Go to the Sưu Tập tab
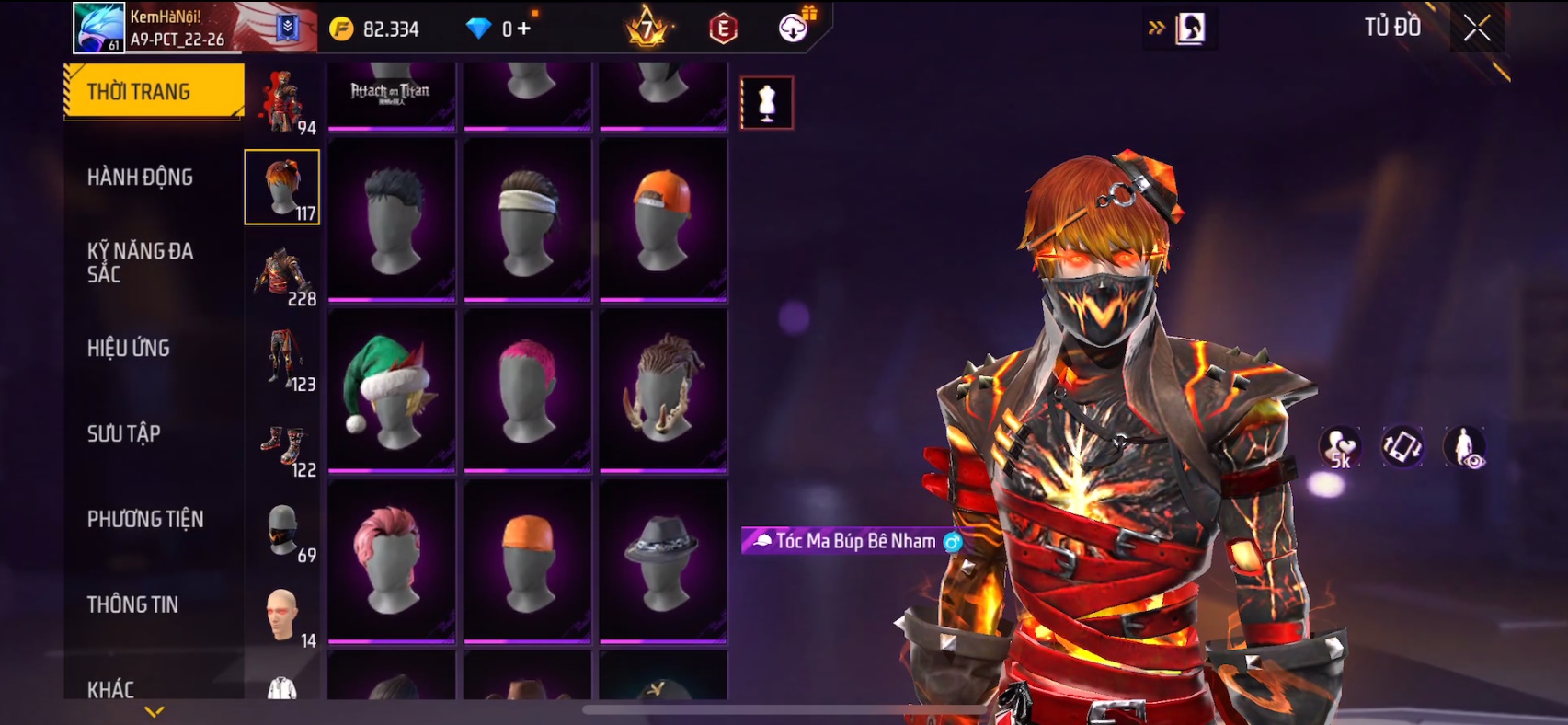The height and width of the screenshot is (725, 1568). pyautogui.click(x=124, y=433)
